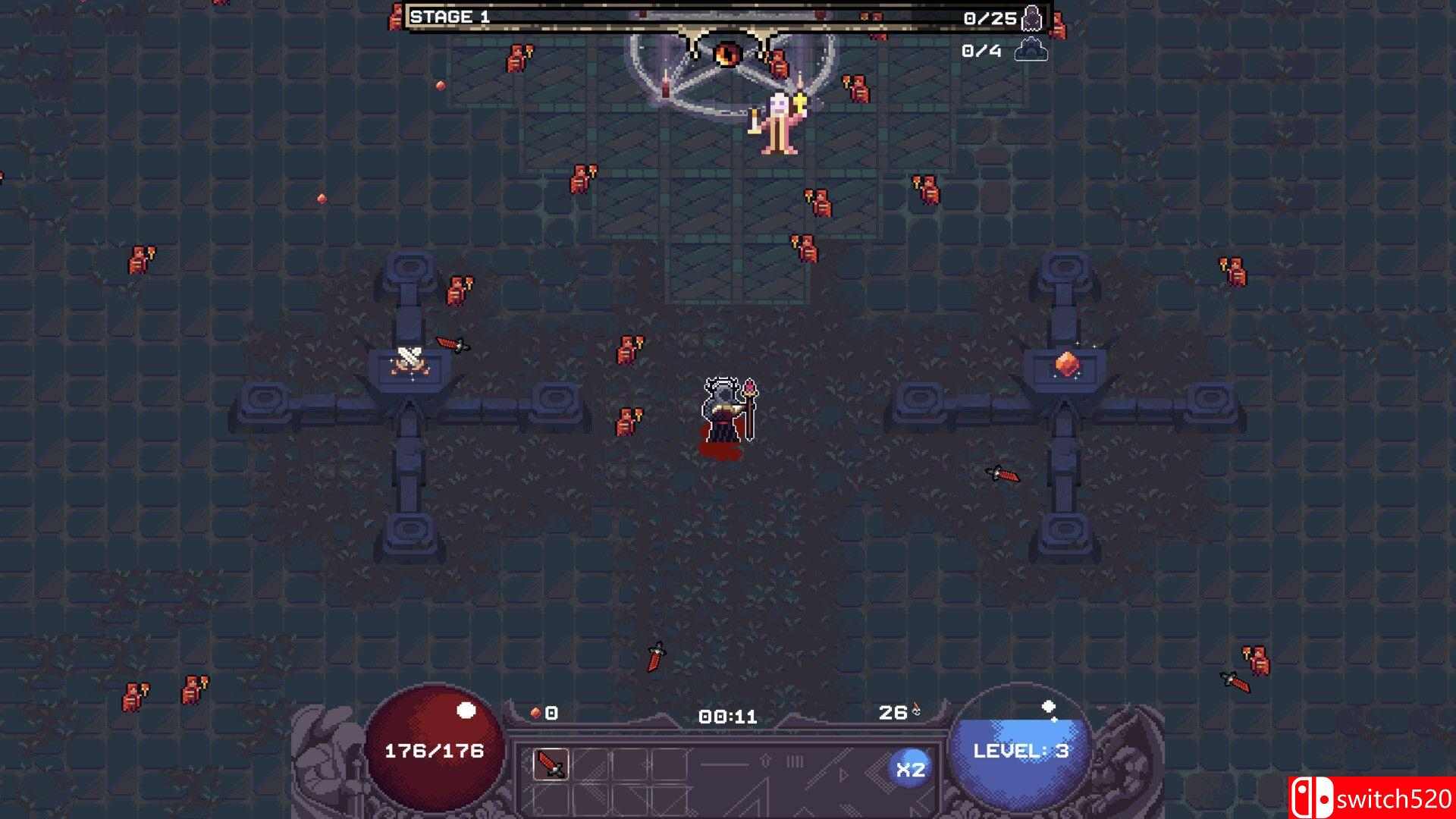Viewport: 1456px width, 819px height.
Task: Click the orange gem currency icon showing 0
Action: click(535, 713)
